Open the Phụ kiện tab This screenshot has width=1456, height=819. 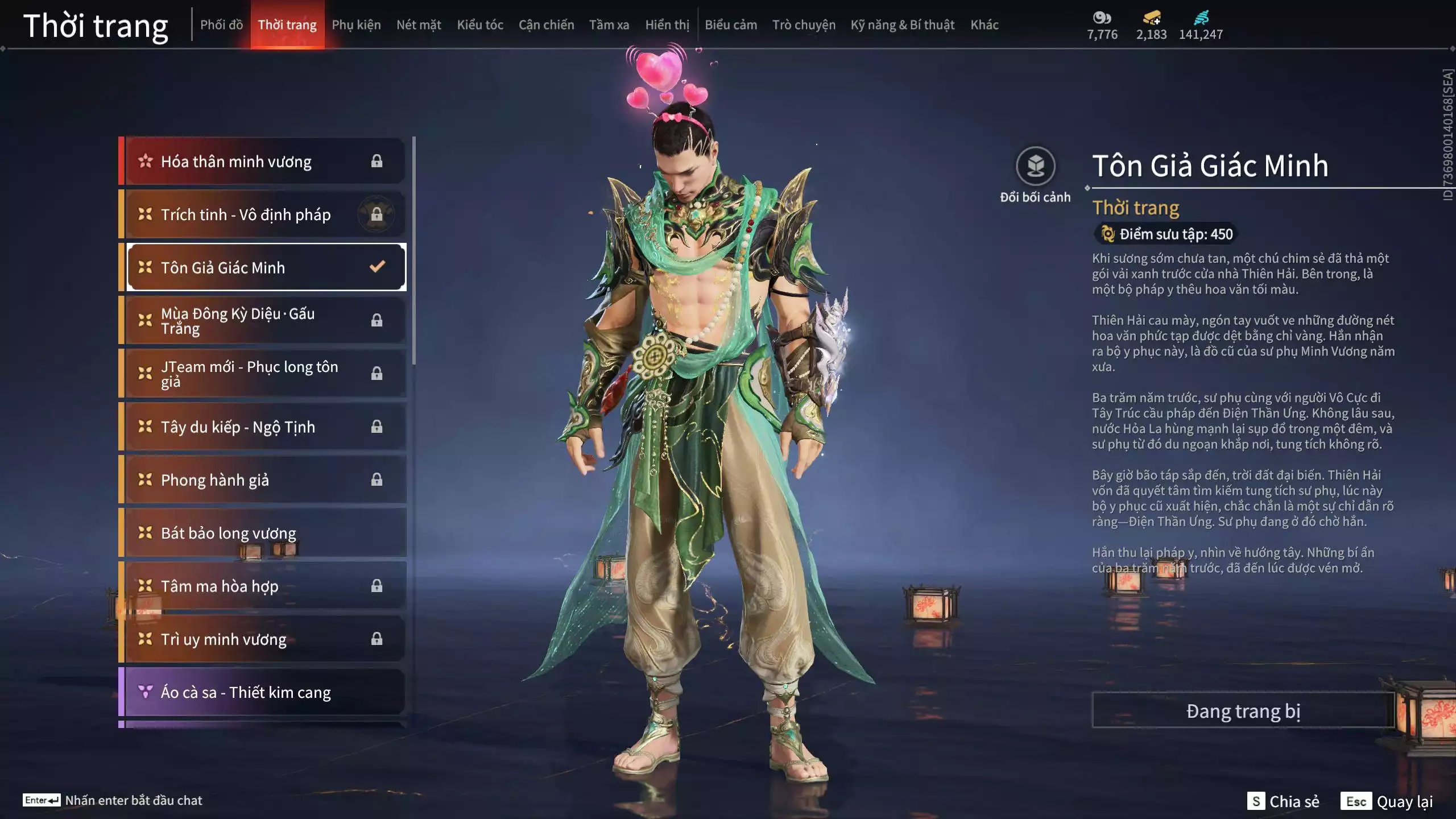(x=356, y=25)
